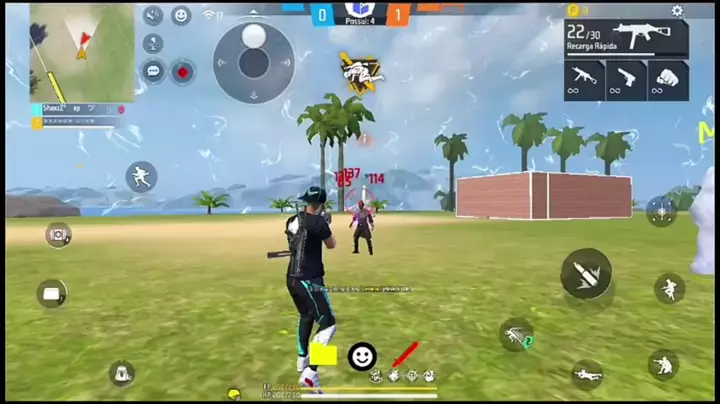The width and height of the screenshot is (720, 404).
Task: Tap the weapon reload button
Action: pyautogui.click(x=516, y=335)
